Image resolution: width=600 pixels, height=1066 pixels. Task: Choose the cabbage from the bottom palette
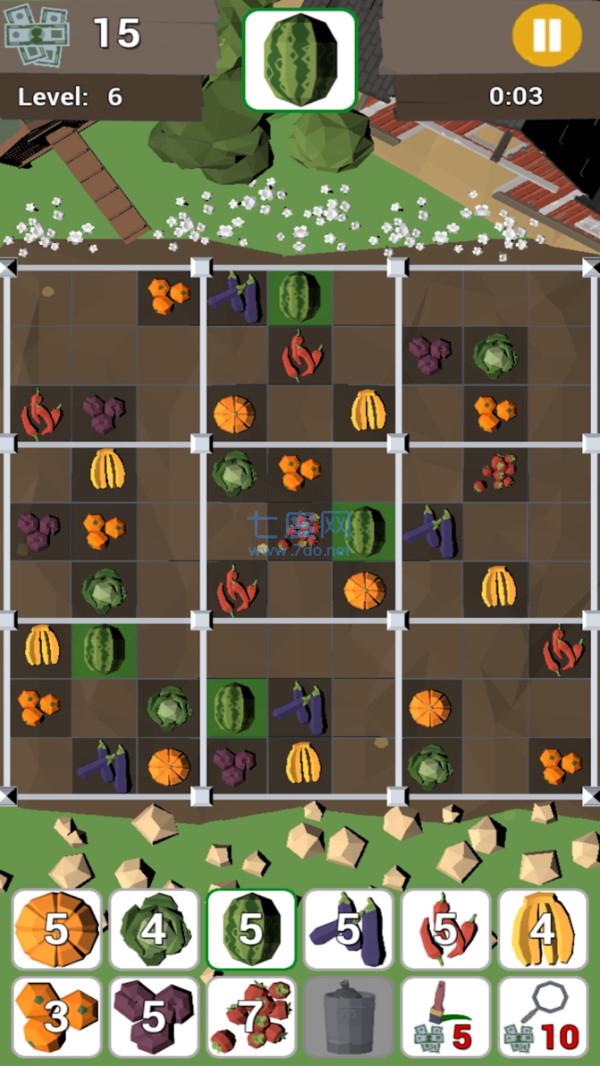pos(154,930)
